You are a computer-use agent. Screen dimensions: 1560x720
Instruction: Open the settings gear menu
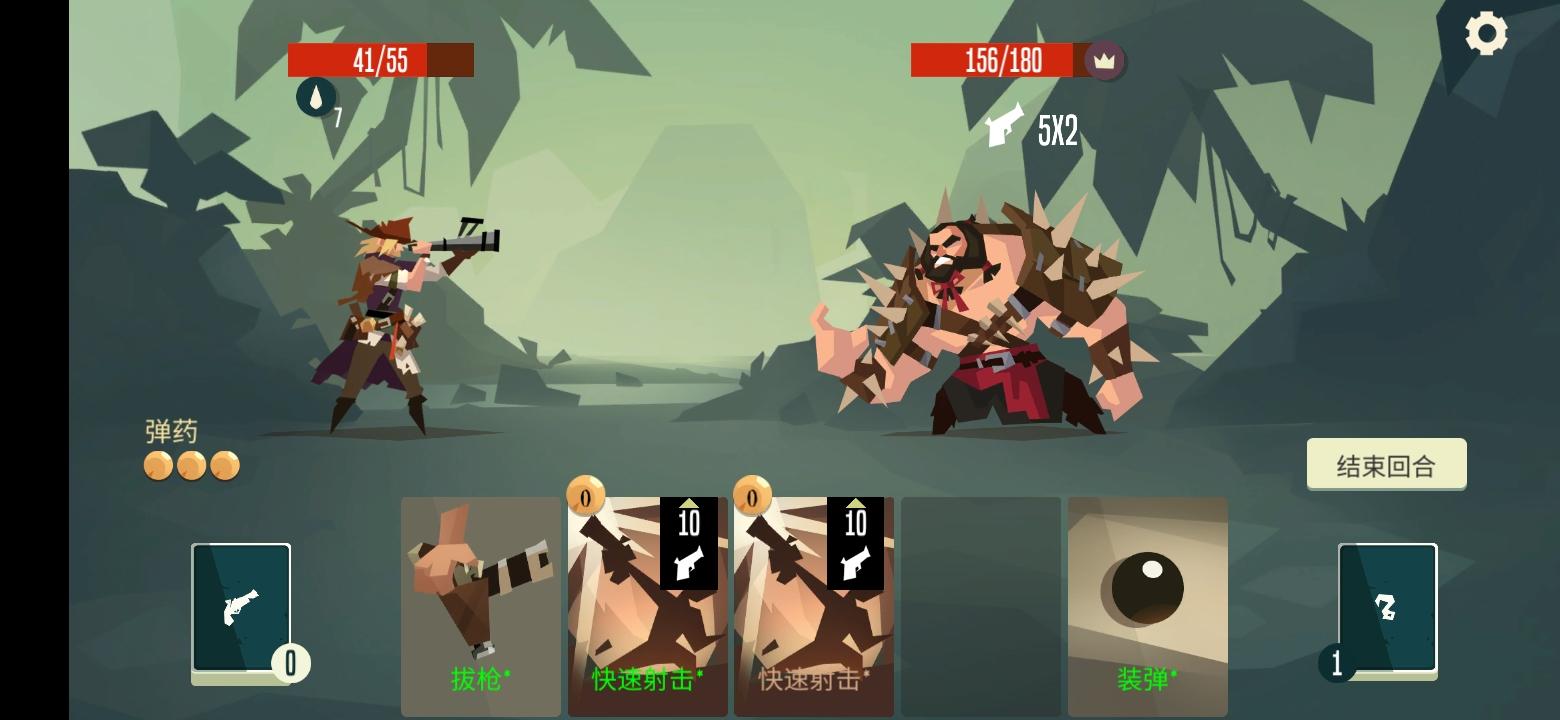point(1487,33)
